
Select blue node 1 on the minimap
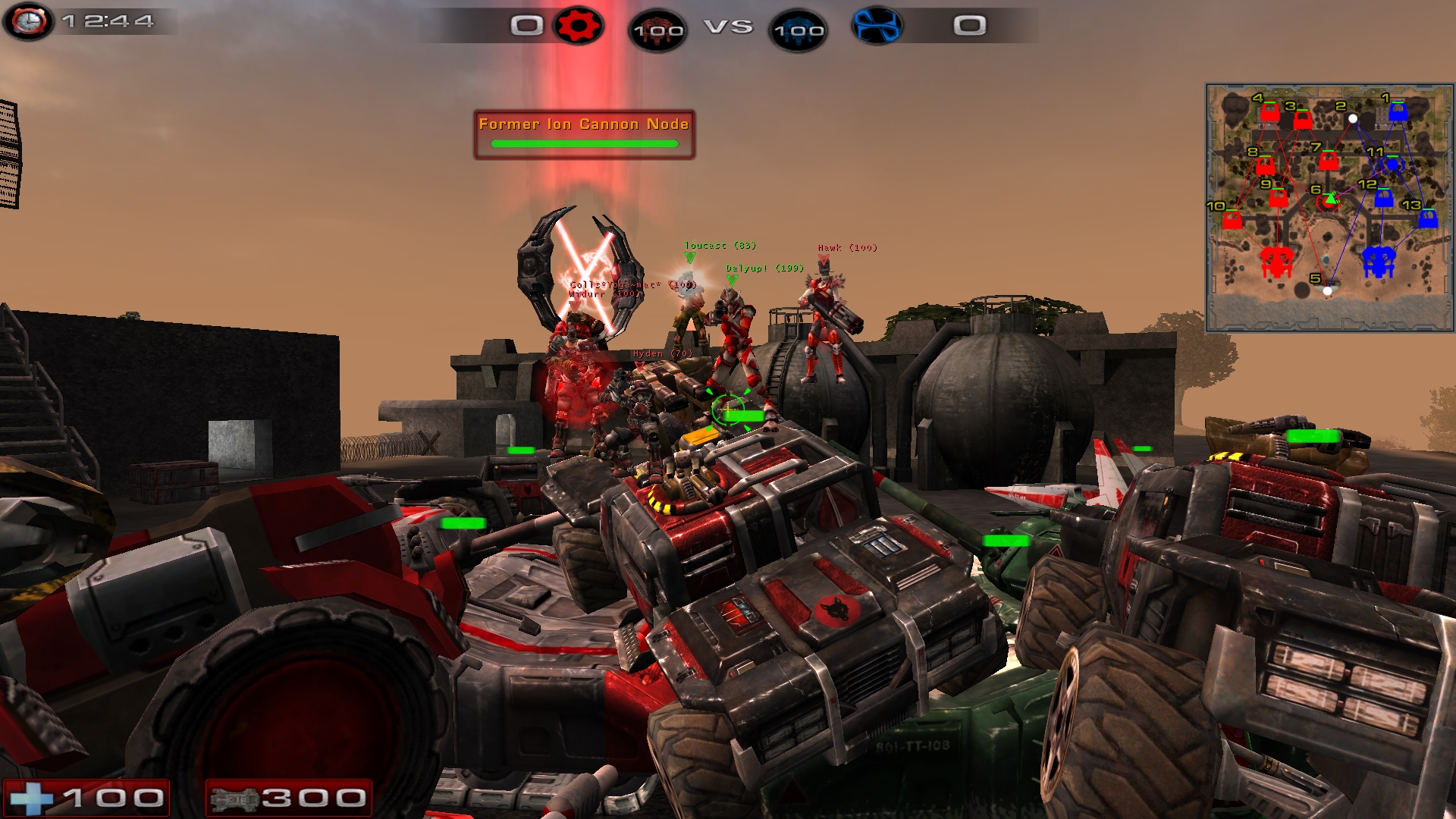pos(1398,112)
